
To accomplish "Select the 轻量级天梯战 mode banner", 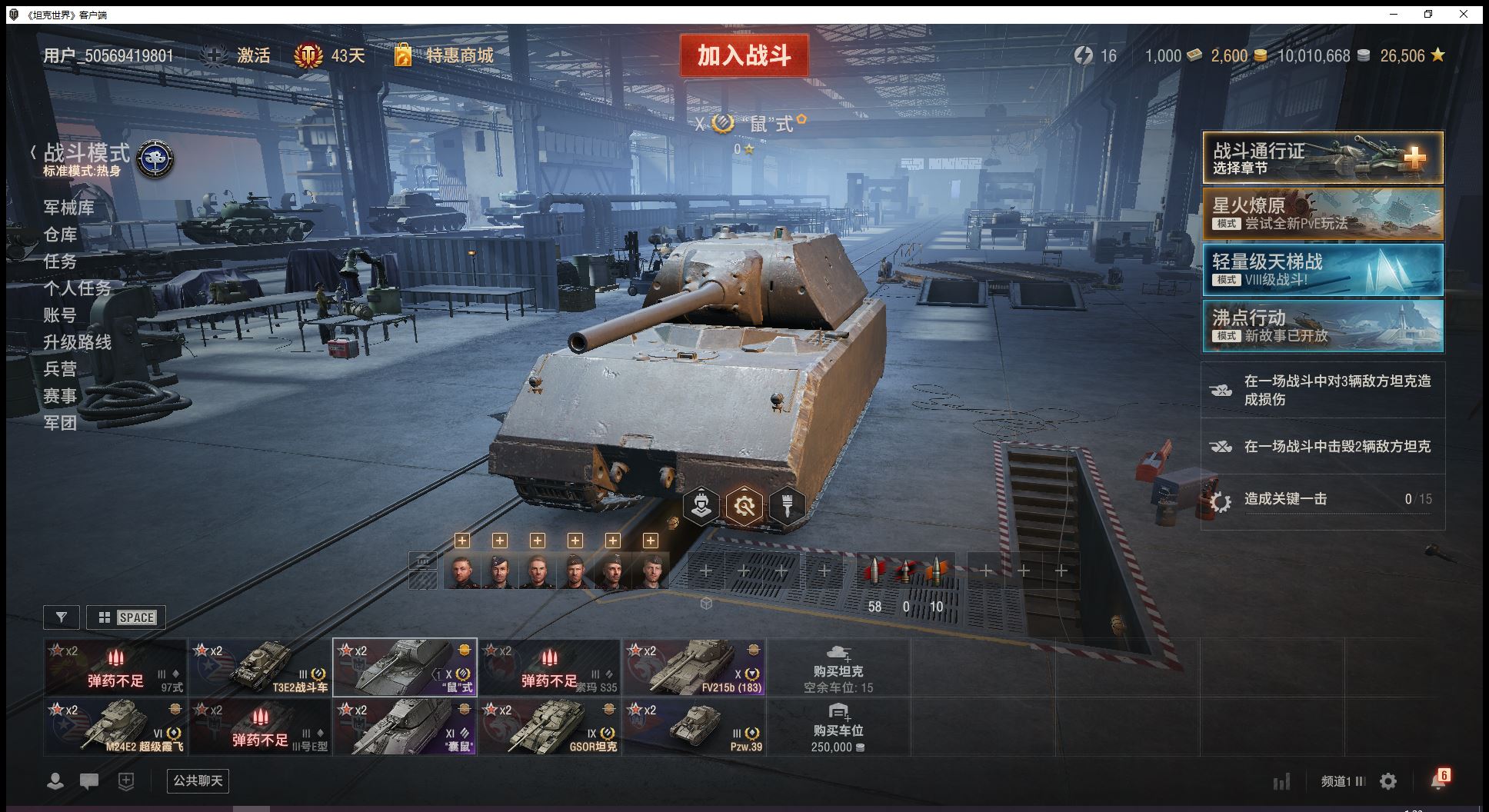I will (1322, 270).
